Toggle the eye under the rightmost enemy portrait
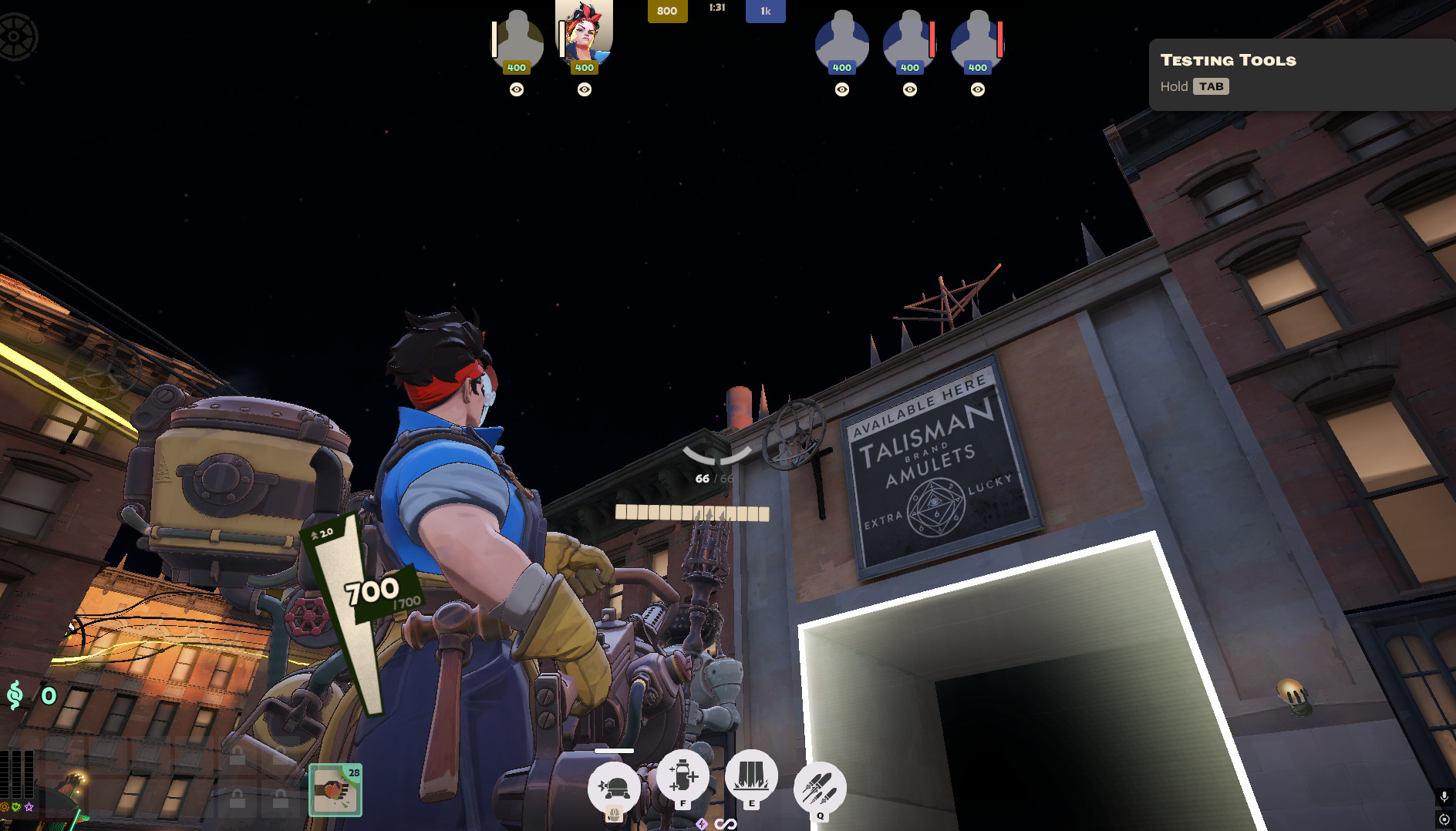Screen dimensions: 1456x831 click(978, 90)
